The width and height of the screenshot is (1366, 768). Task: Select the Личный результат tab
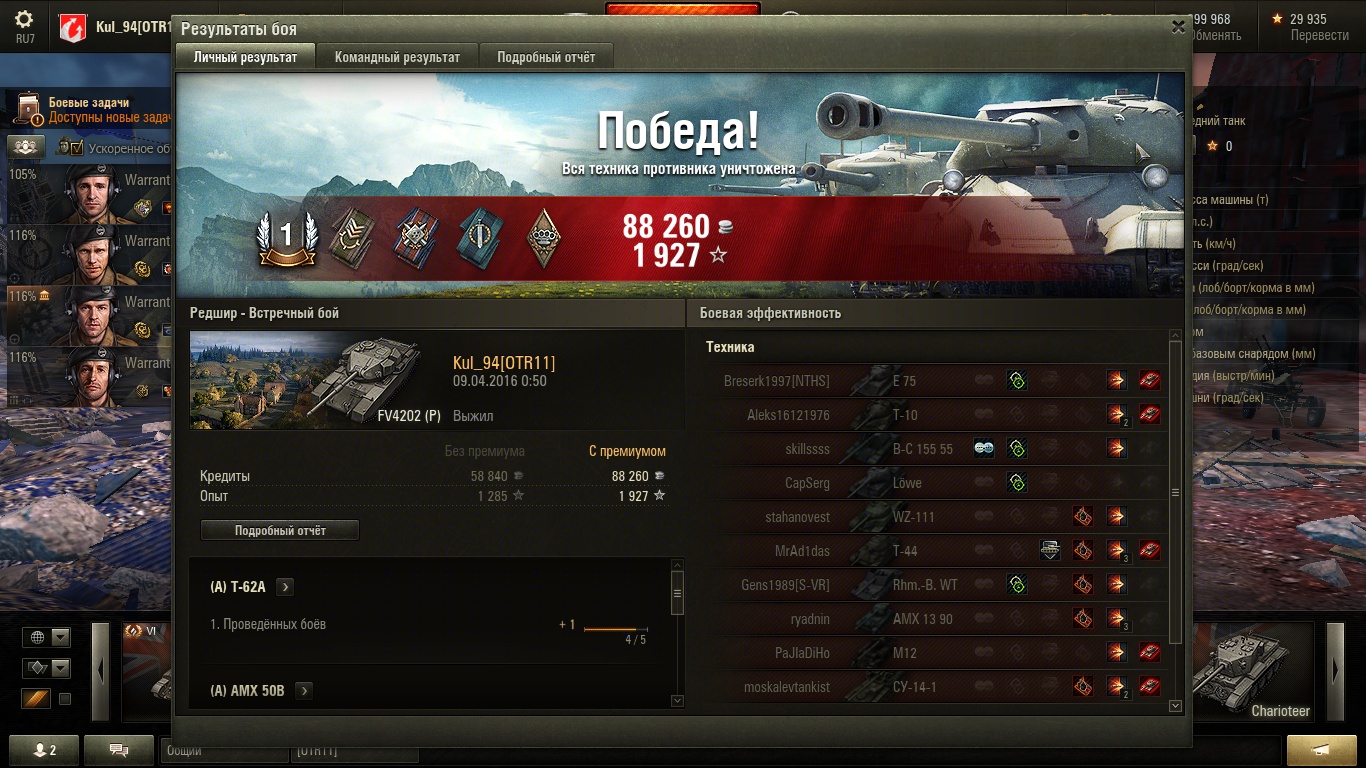tap(245, 57)
